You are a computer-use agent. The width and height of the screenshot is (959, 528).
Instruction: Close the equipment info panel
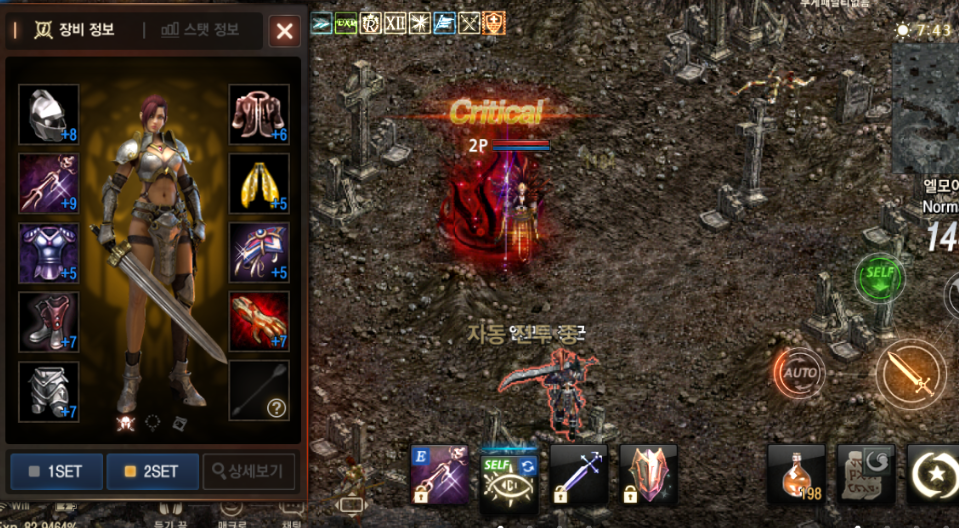(285, 31)
